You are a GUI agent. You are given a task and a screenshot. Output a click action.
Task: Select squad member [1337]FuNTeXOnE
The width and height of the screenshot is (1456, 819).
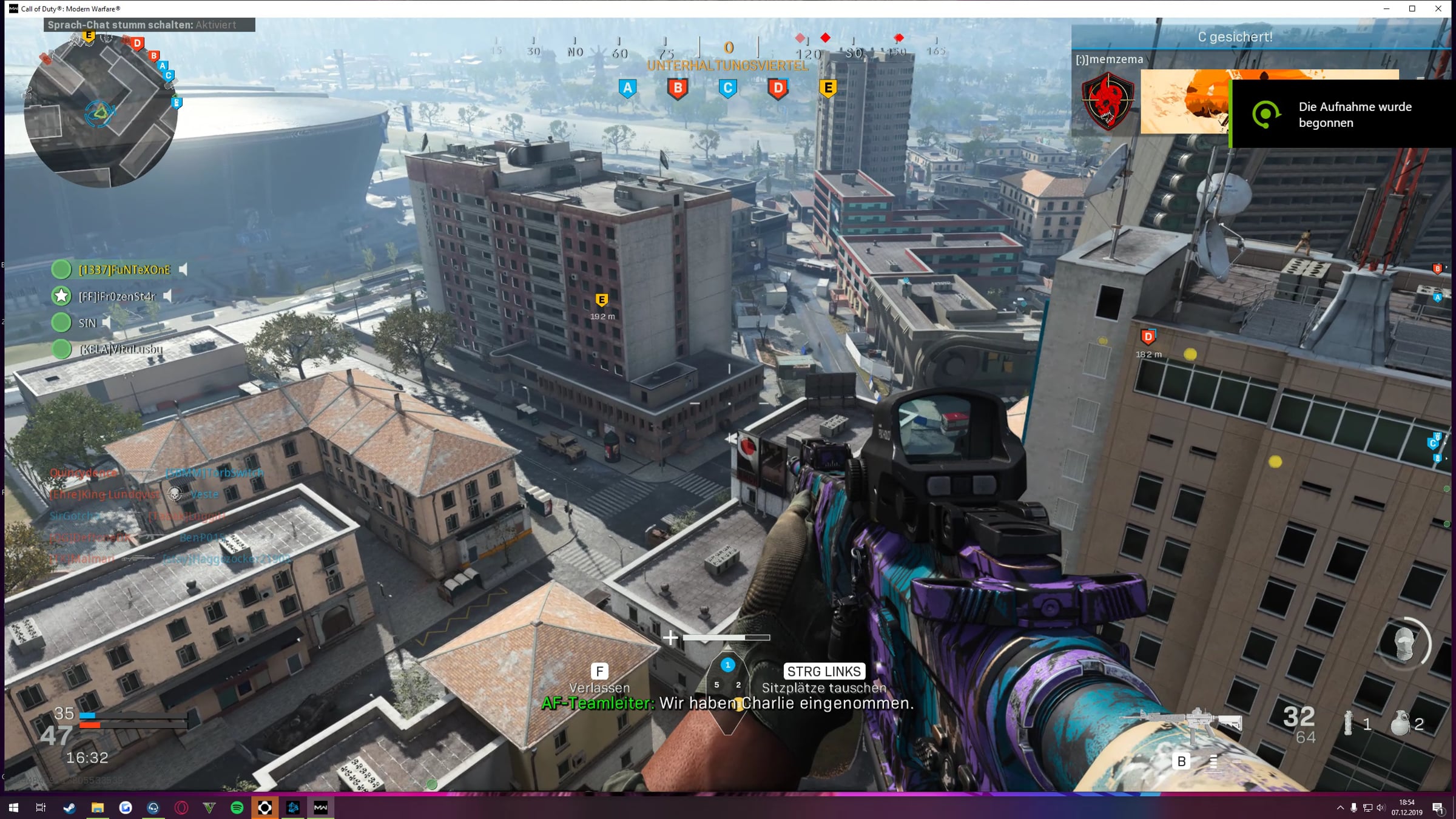[124, 270]
